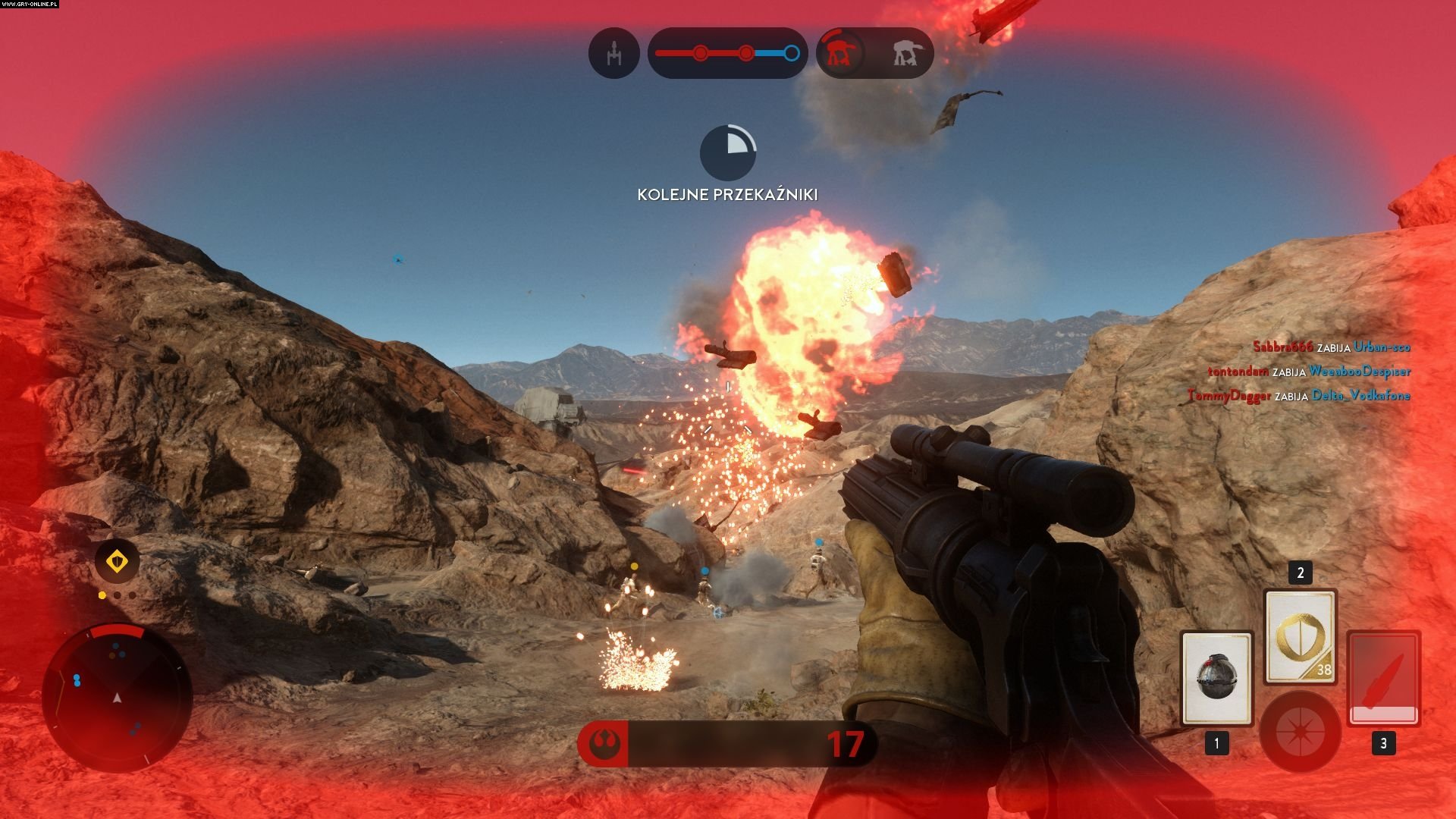The height and width of the screenshot is (819, 1456).
Task: Select the thermal detonator card
Action: pos(1216,678)
